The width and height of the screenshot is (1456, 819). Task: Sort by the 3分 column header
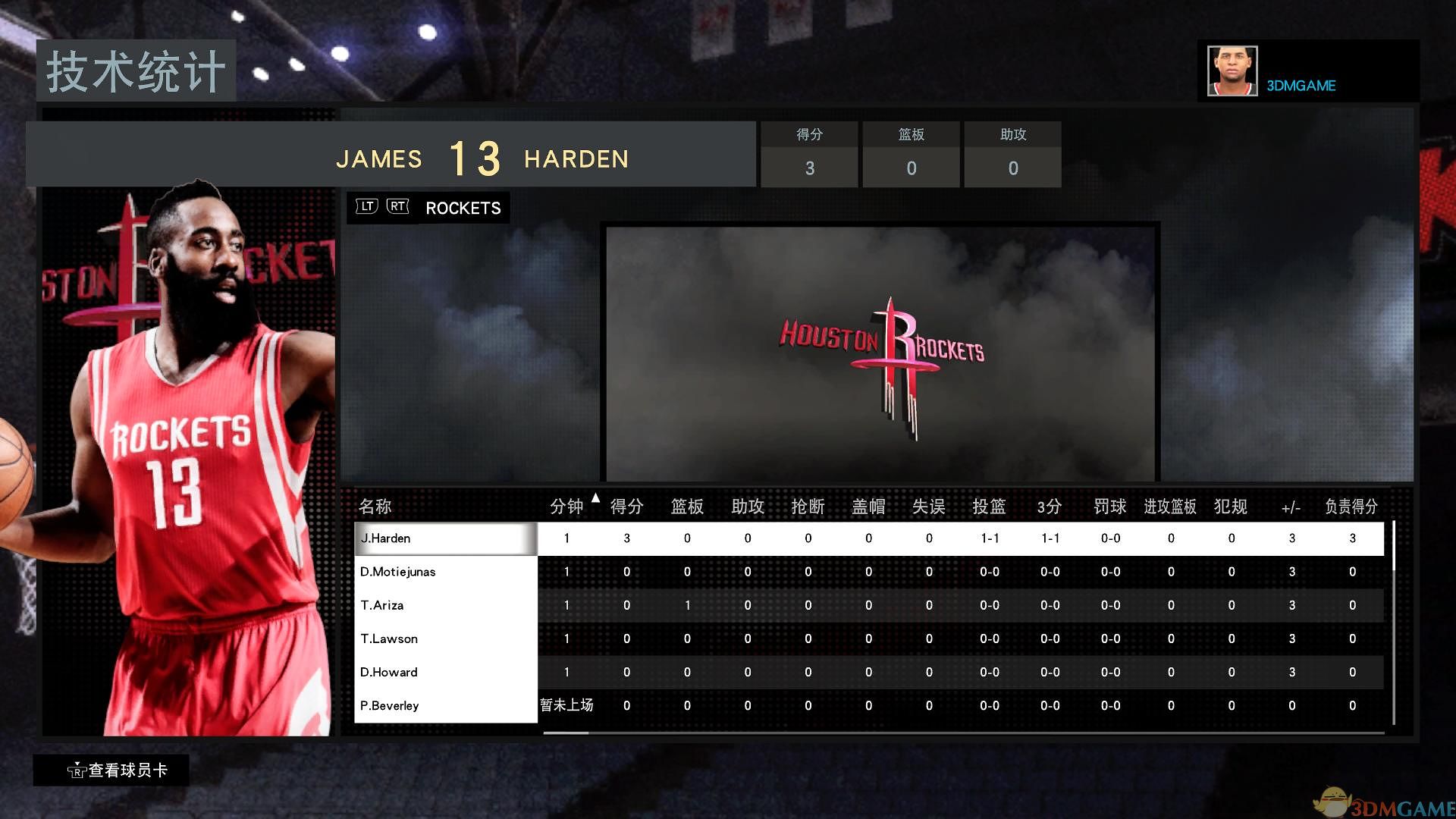click(x=1050, y=506)
